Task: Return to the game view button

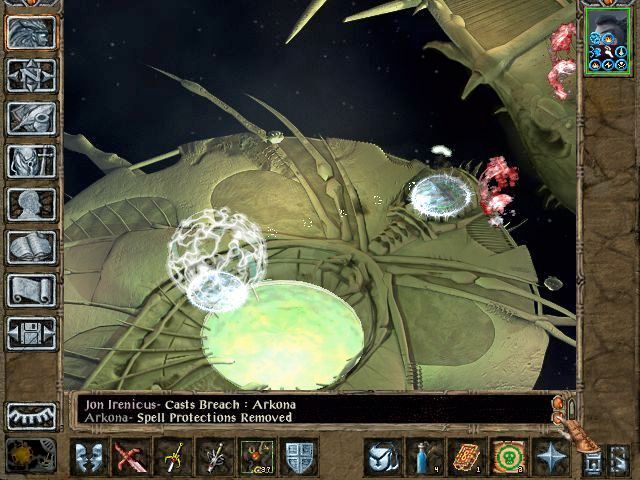Action: [31, 32]
